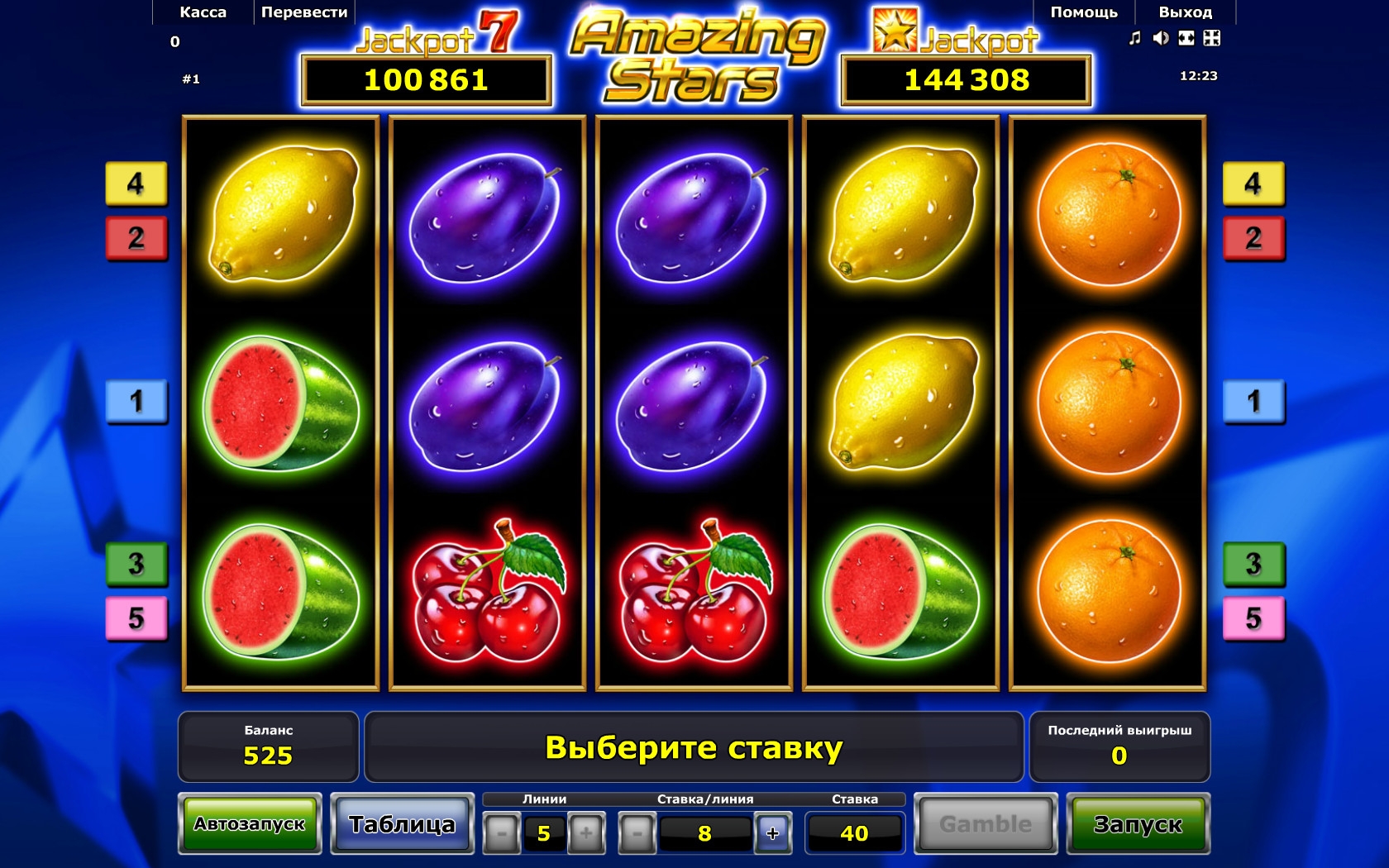The height and width of the screenshot is (868, 1389).
Task: Open the Таблица paytable
Action: tap(402, 823)
